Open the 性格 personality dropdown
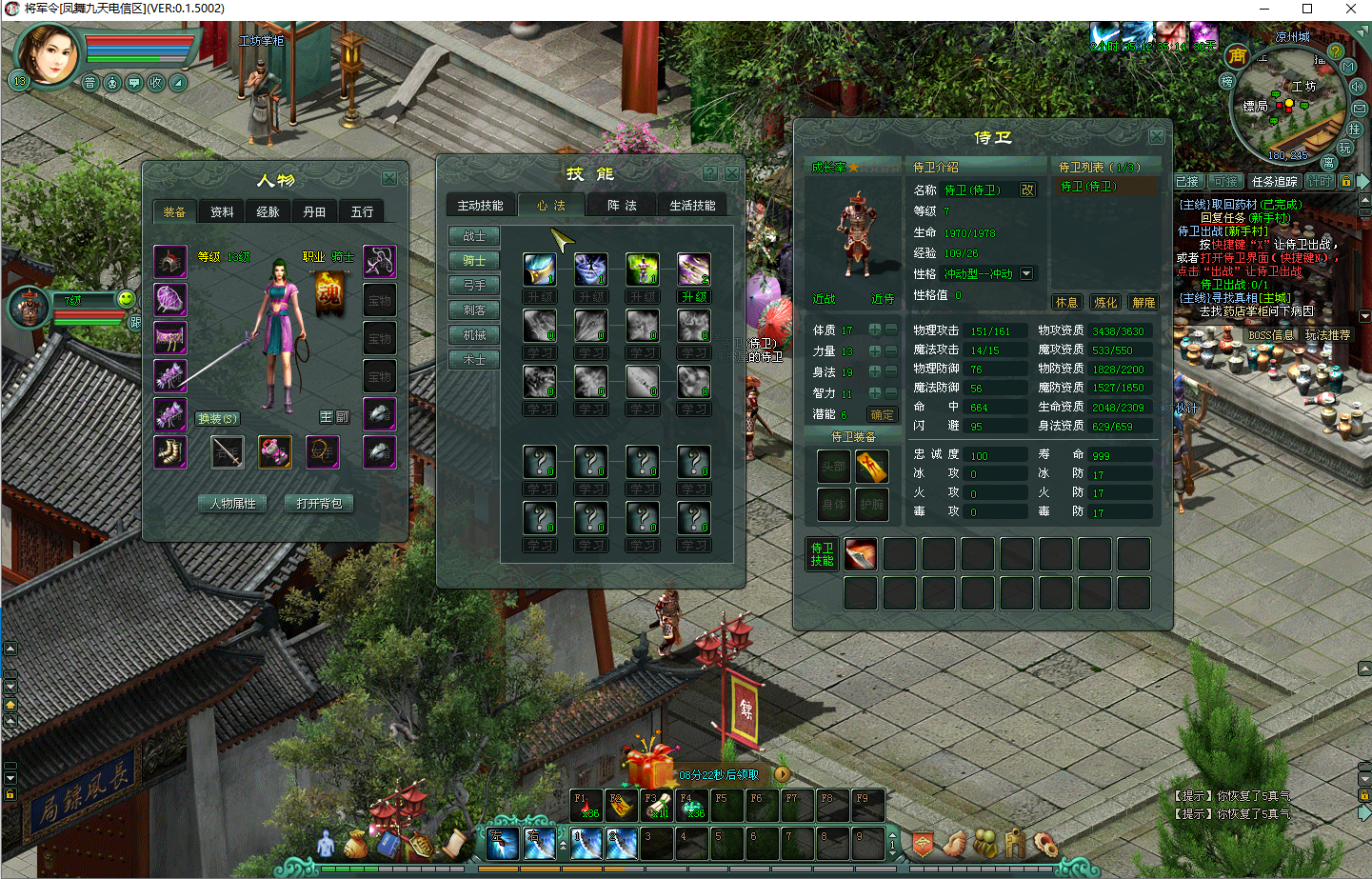The image size is (1372, 879). click(1026, 273)
